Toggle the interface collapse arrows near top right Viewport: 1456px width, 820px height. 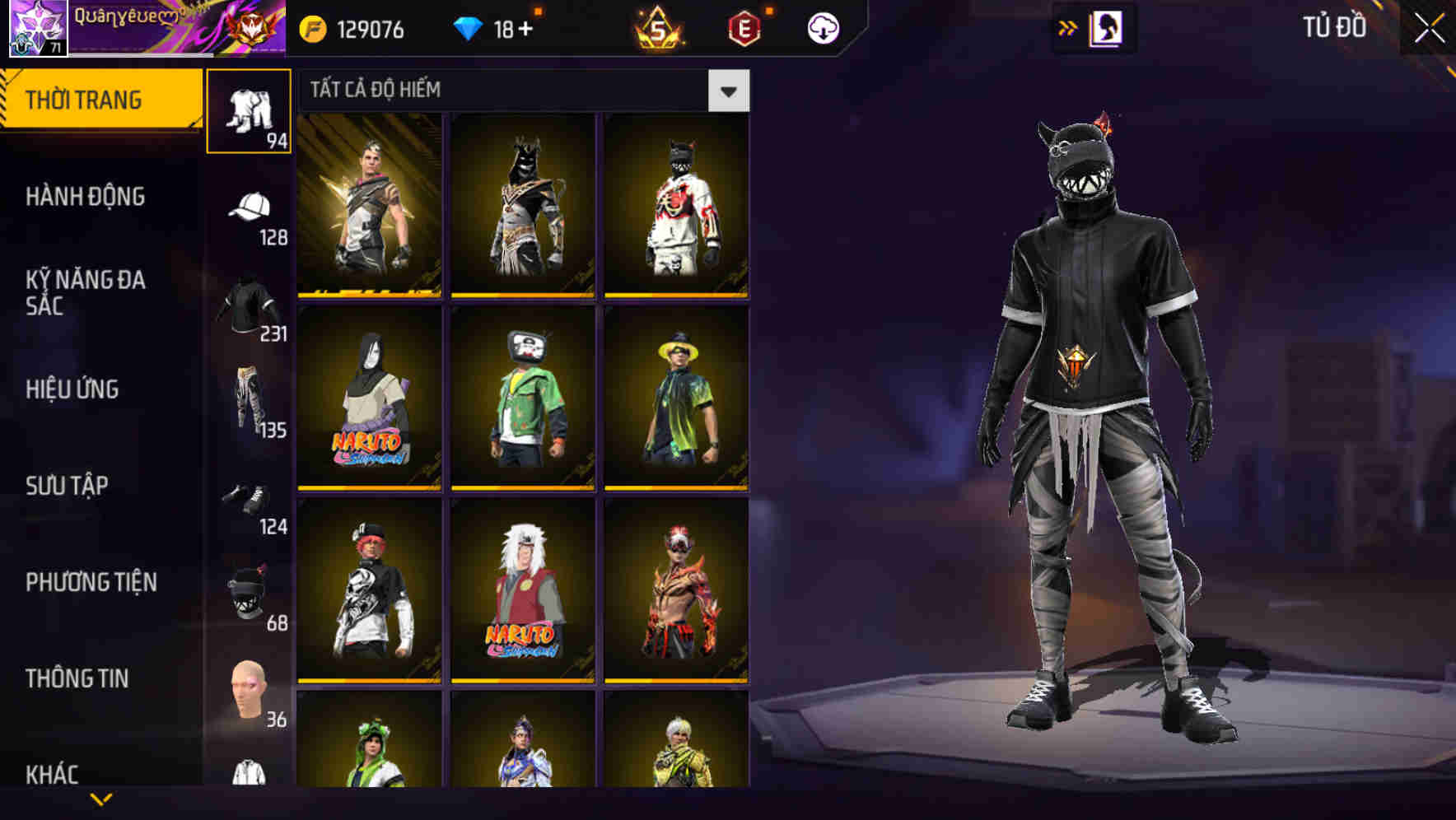pos(1068,26)
